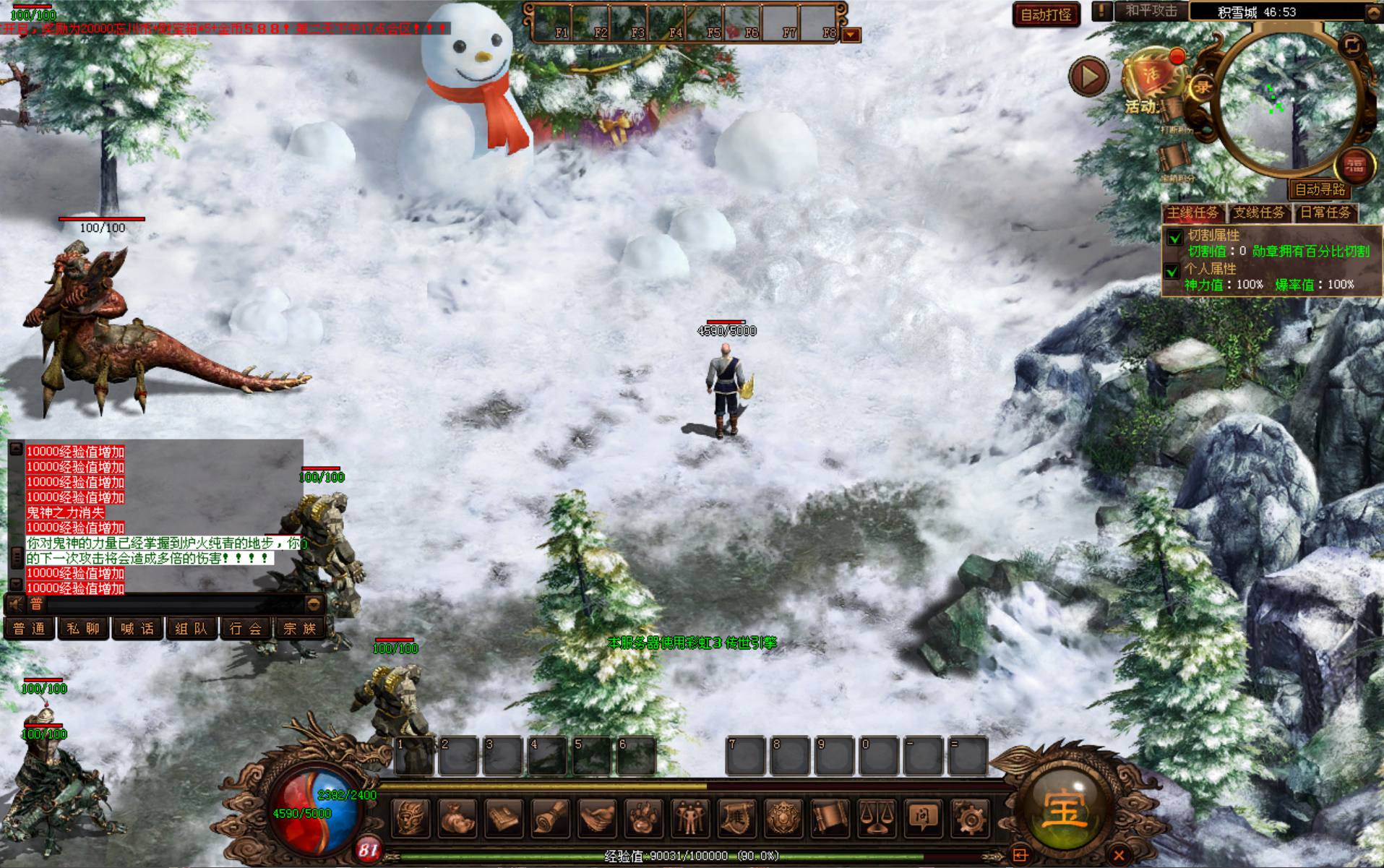
Task: Open the handshake trade icon
Action: pos(597,818)
